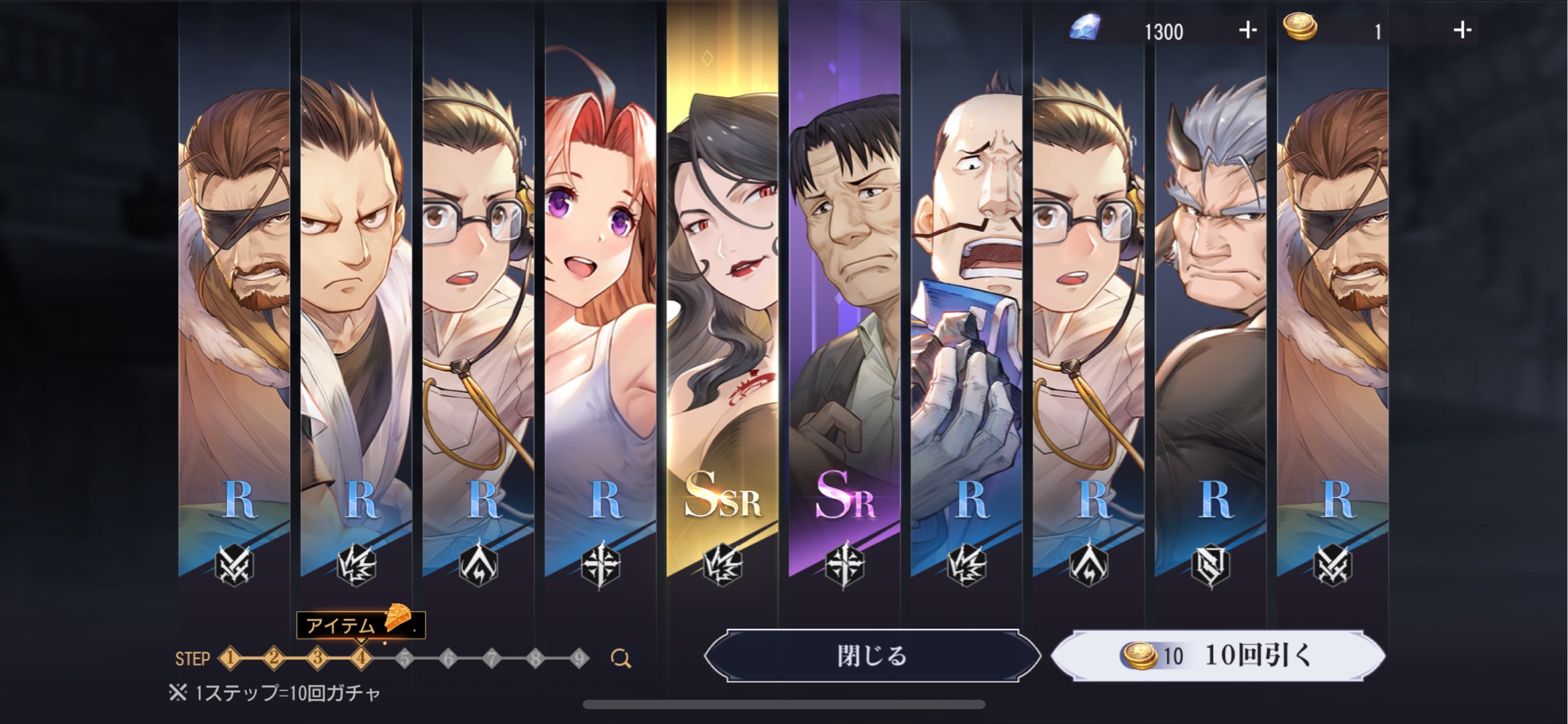This screenshot has height=724, width=1568.
Task: Close the gacha results with 閉じる
Action: pos(872,656)
